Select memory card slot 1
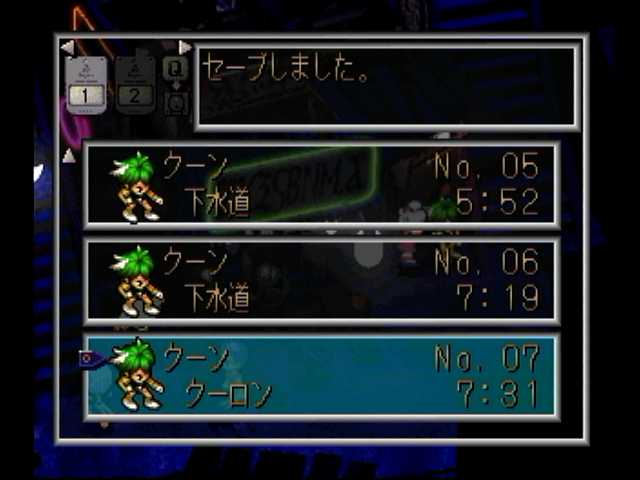The image size is (640, 480). point(84,84)
